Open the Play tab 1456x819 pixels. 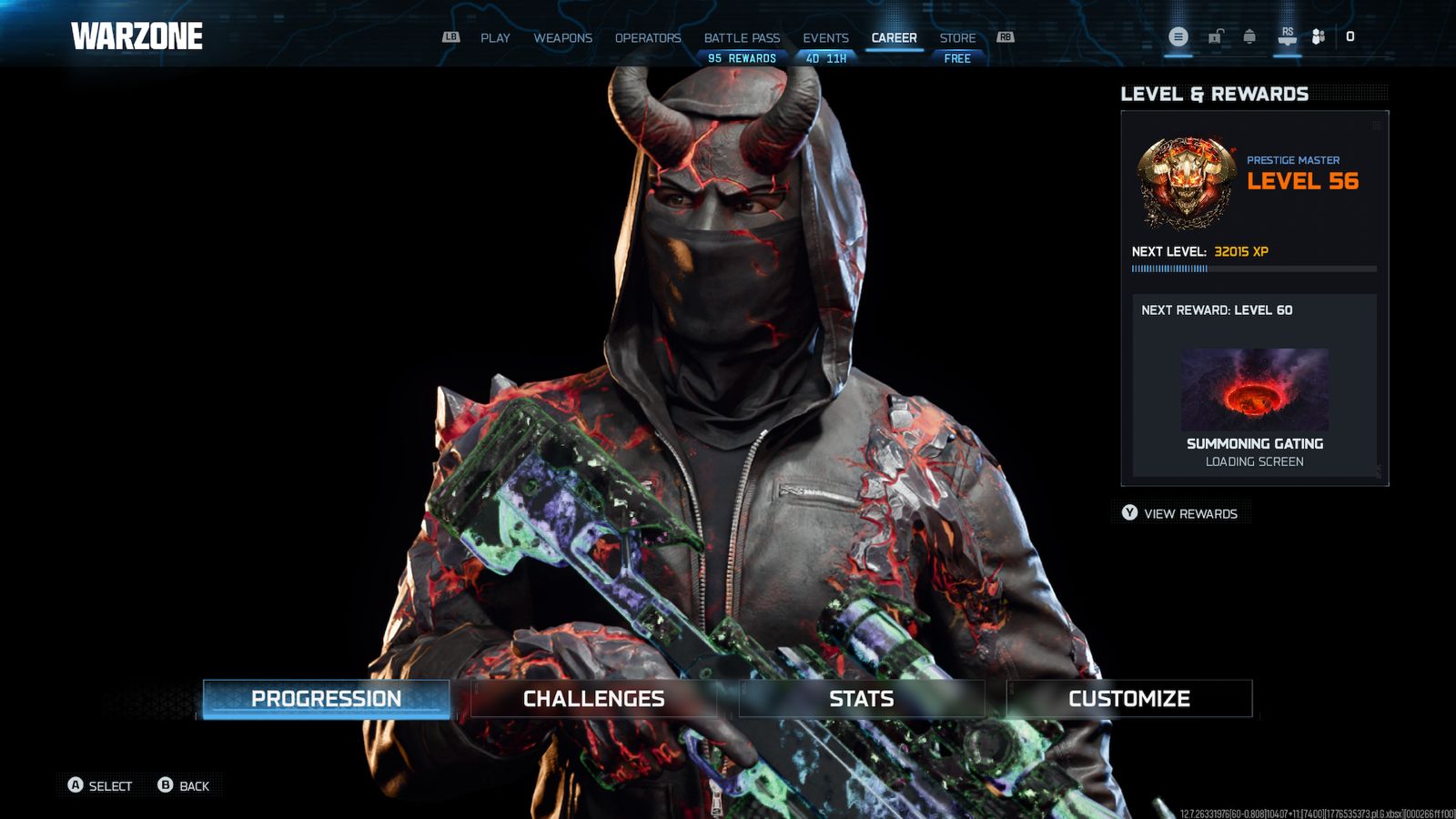pos(495,38)
